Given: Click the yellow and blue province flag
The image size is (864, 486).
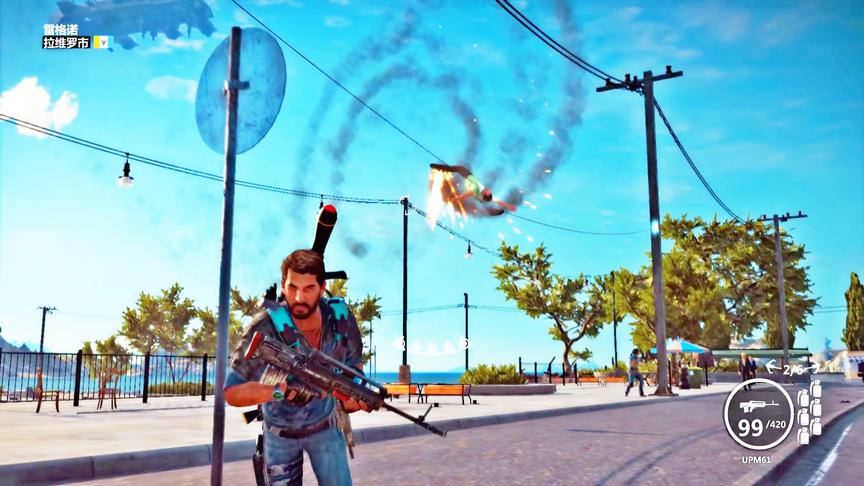Looking at the screenshot, I should (101, 43).
